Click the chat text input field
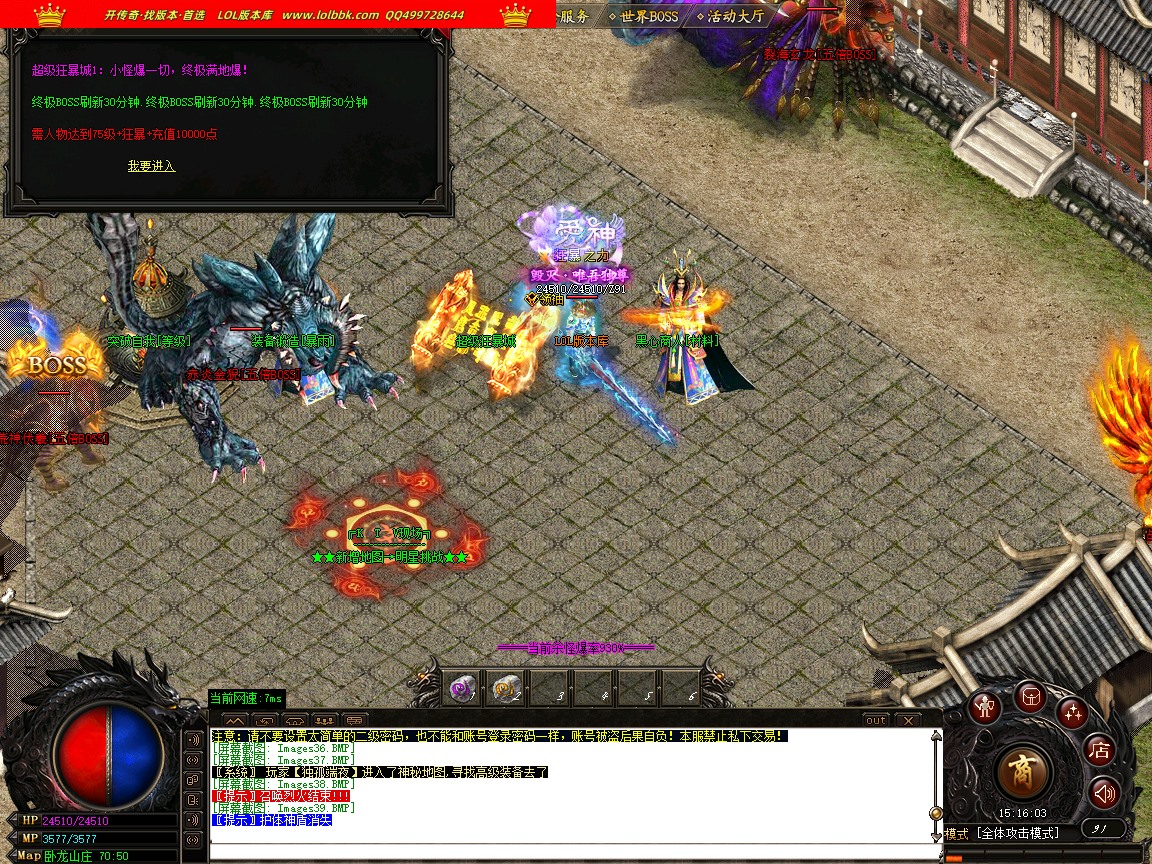The height and width of the screenshot is (864, 1152). (x=570, y=851)
